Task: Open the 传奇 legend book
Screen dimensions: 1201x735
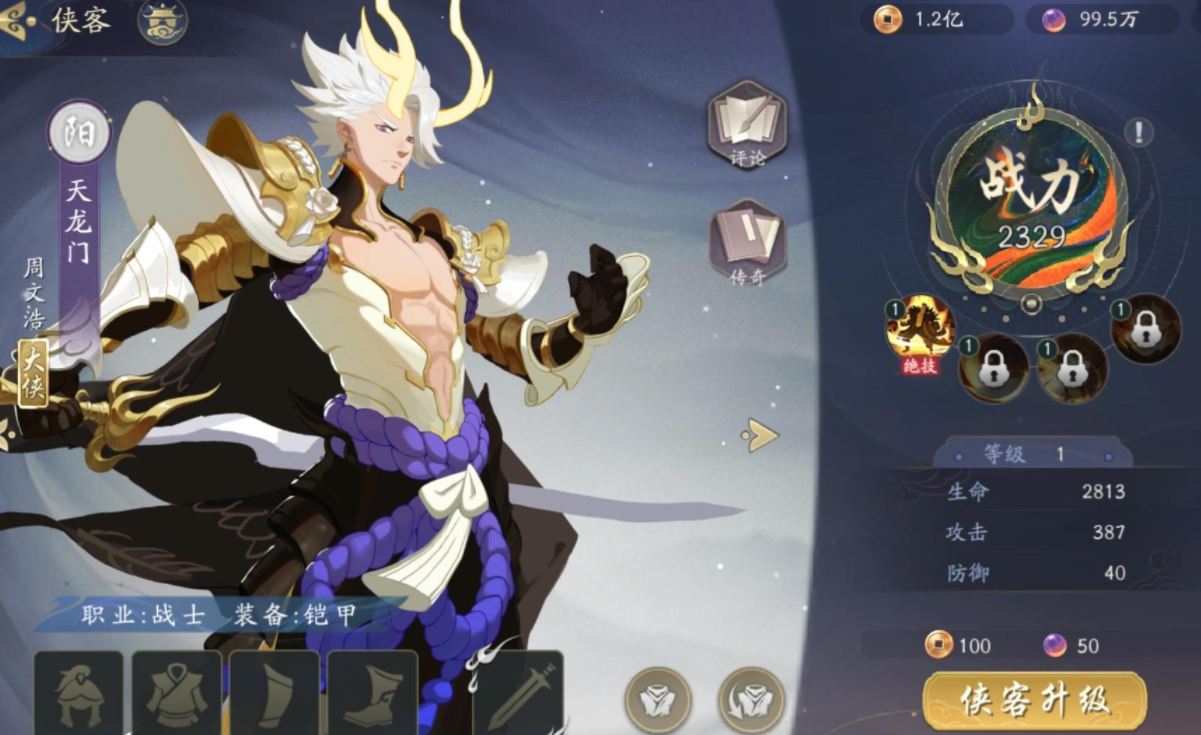Action: tap(747, 241)
